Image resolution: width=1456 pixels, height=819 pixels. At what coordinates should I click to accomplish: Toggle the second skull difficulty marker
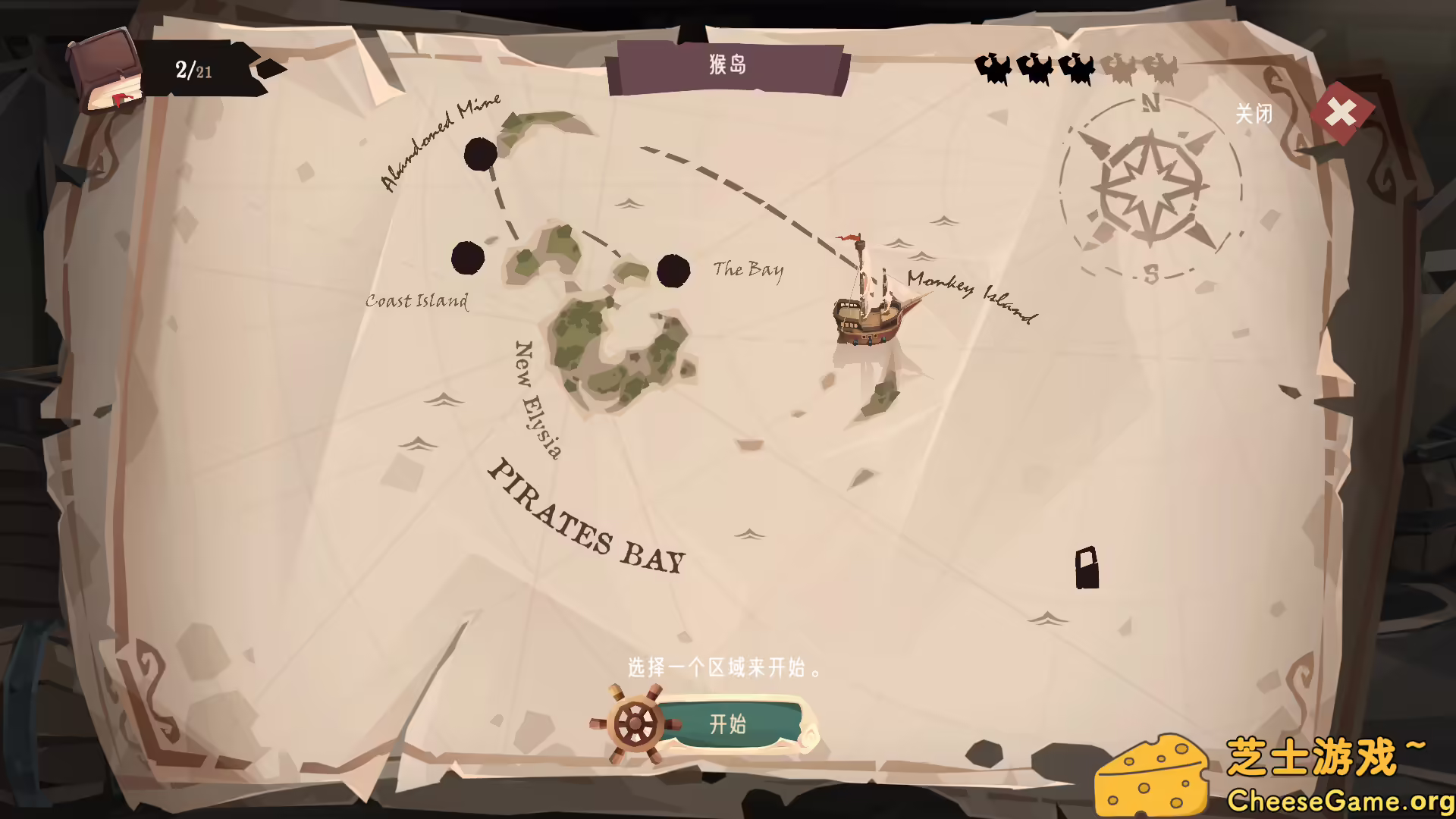click(1035, 68)
